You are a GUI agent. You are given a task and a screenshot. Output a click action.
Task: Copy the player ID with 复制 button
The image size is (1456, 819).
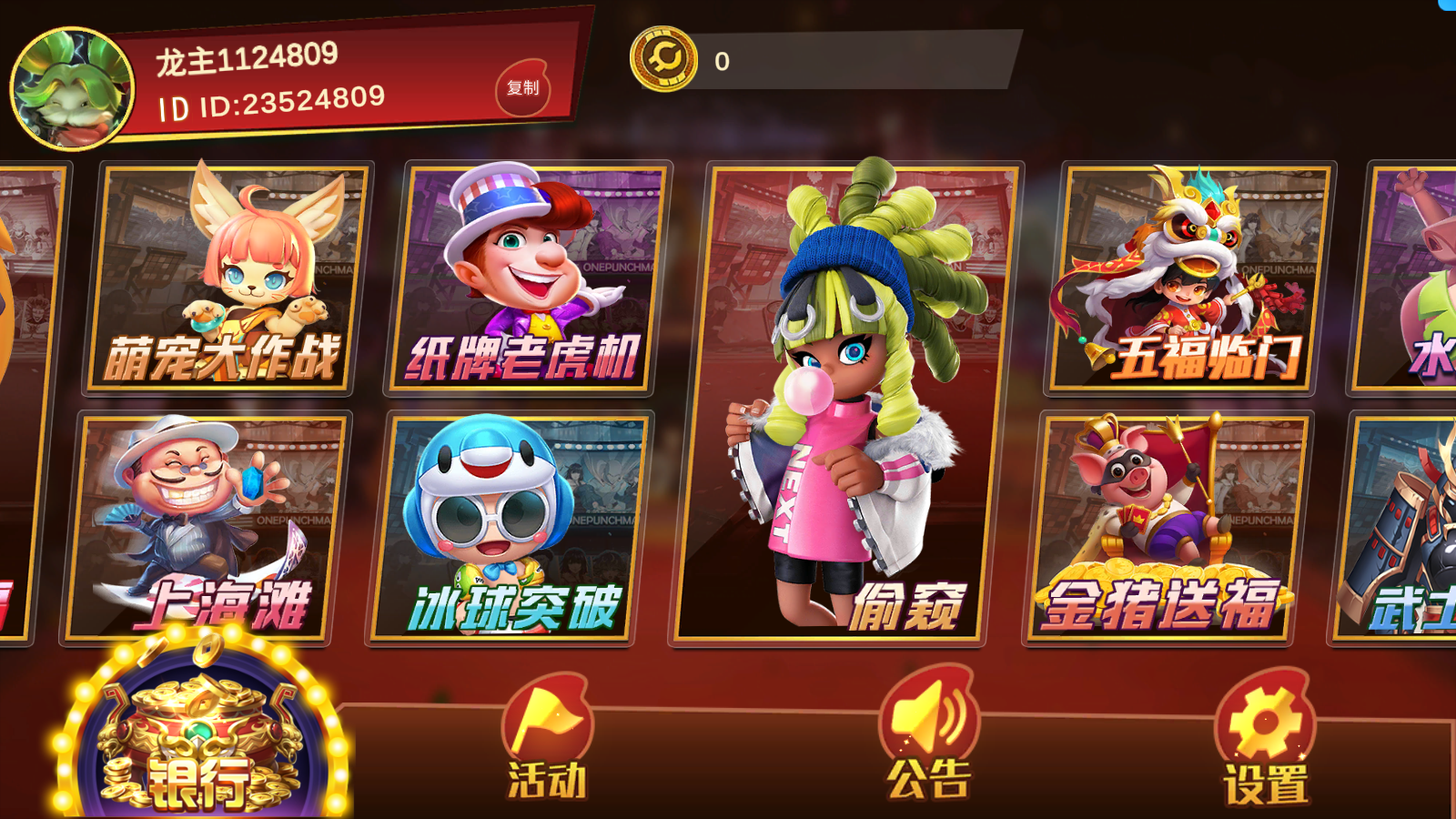(523, 88)
